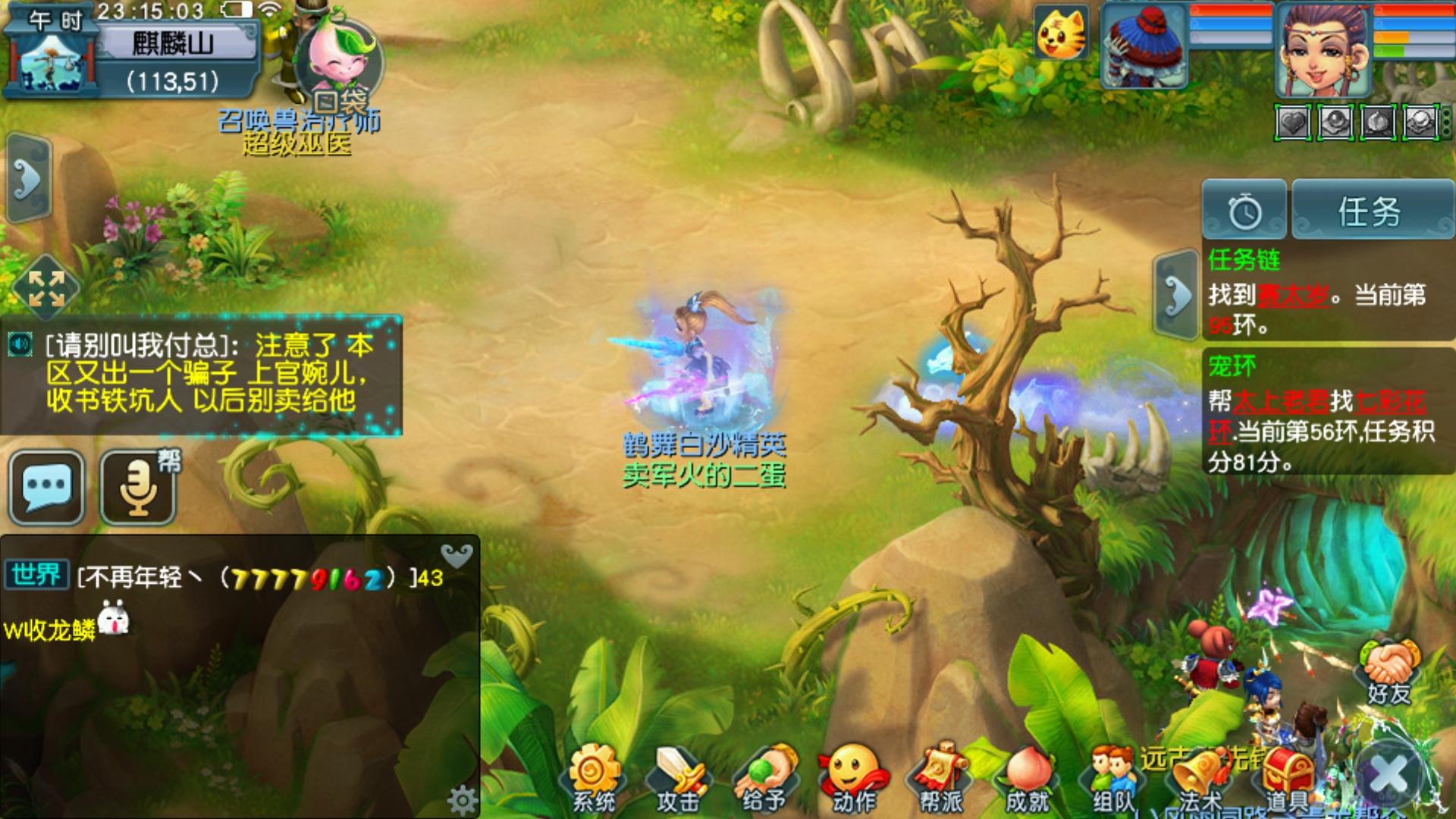
Task: Open the 动作 emote menu
Action: pyautogui.click(x=854, y=777)
